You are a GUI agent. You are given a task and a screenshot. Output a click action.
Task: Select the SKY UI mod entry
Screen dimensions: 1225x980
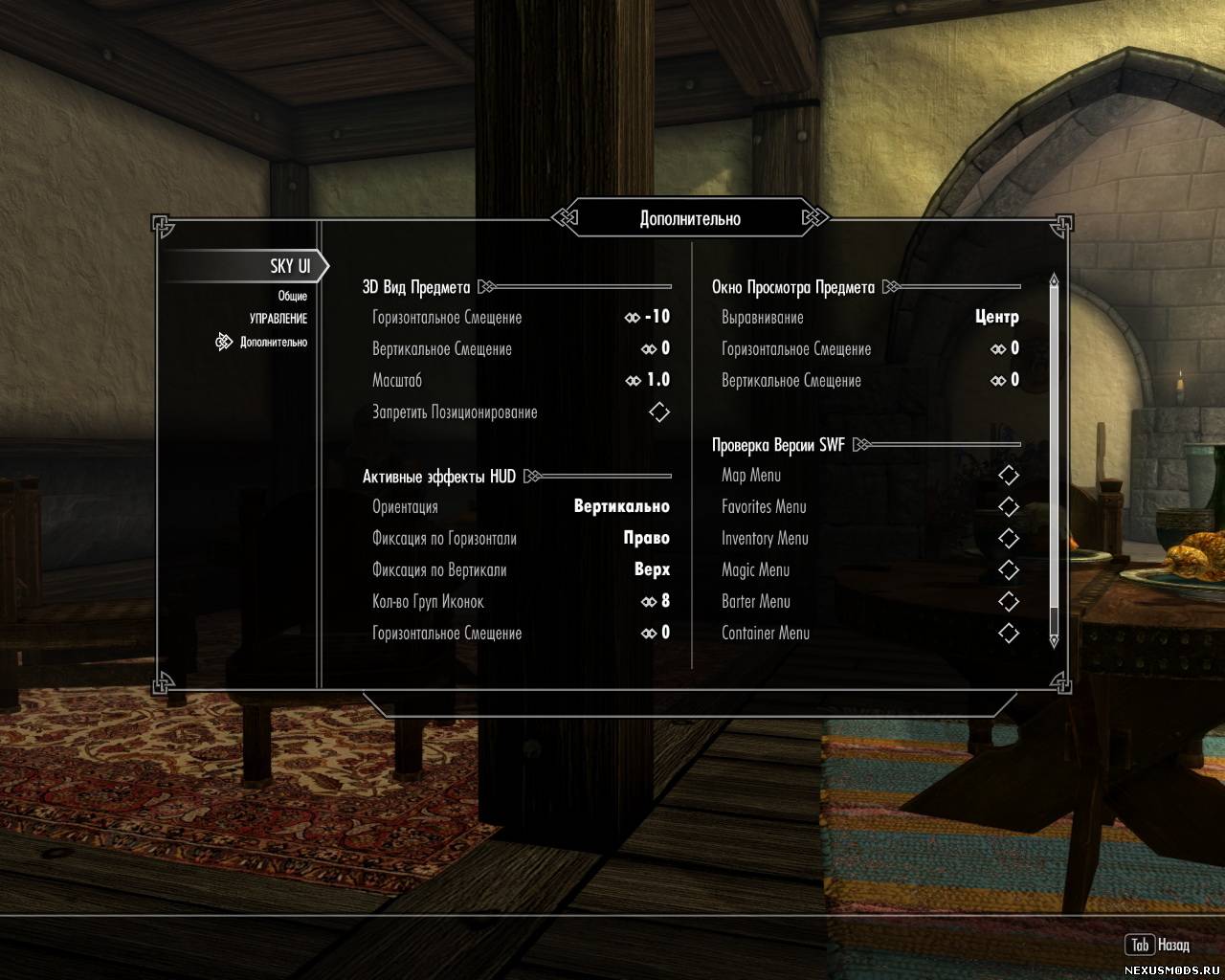click(x=289, y=266)
